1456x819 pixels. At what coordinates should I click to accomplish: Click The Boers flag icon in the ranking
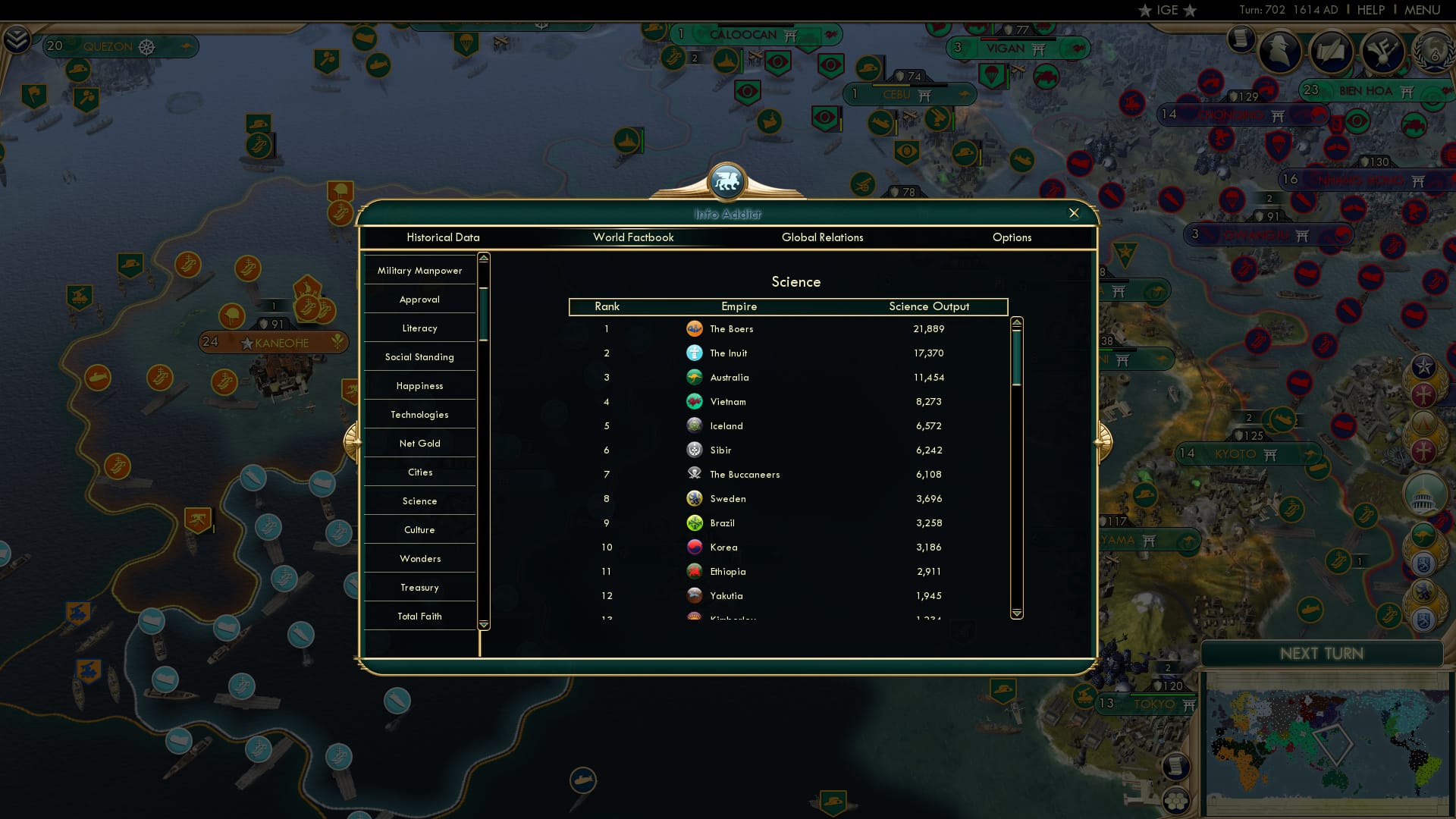695,328
